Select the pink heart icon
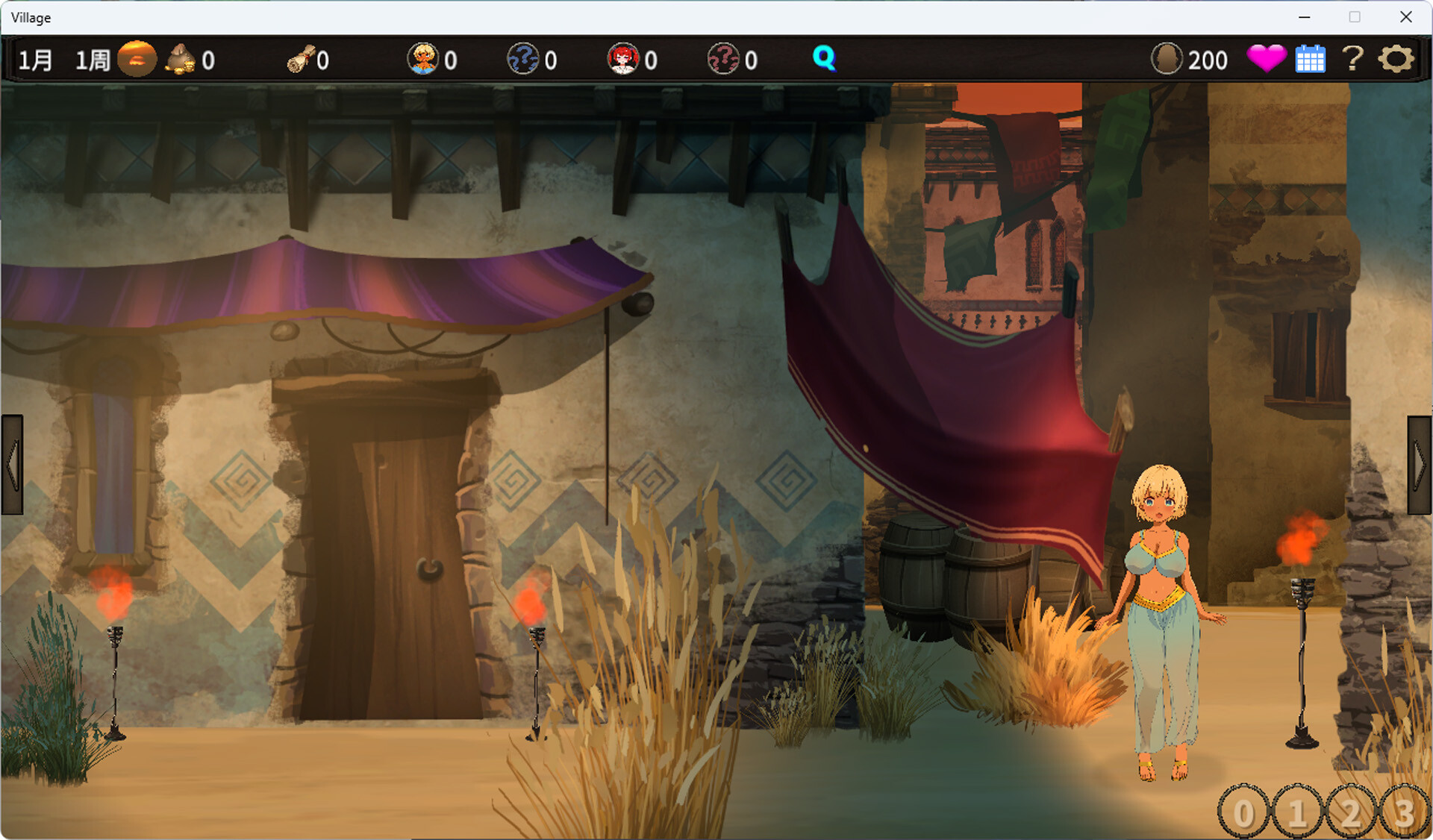 point(1266,58)
